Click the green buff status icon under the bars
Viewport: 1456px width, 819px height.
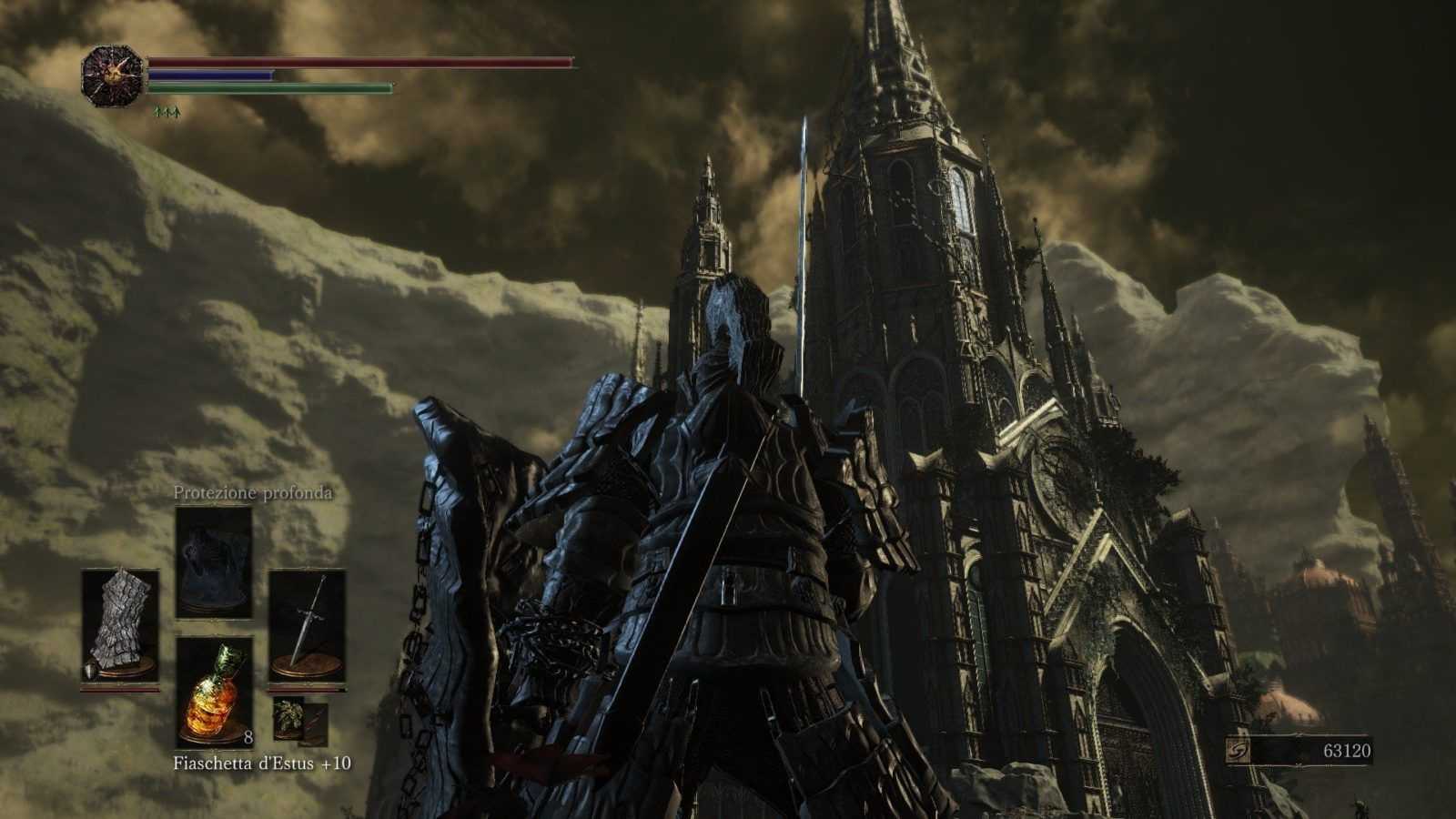click(167, 111)
